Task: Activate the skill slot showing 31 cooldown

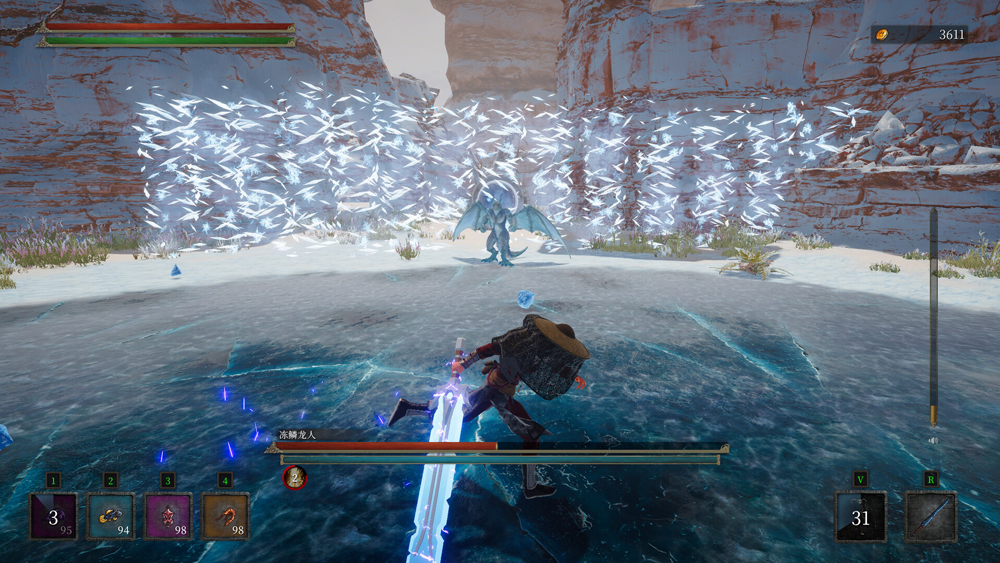Action: [861, 517]
